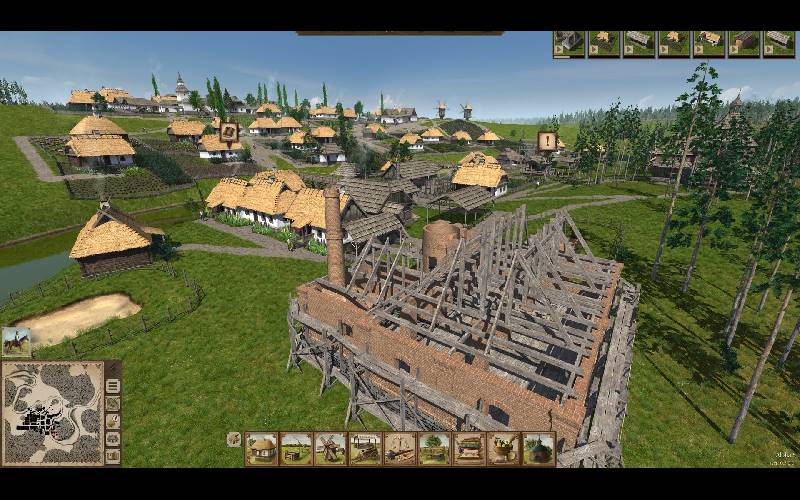
Task: Select the scales and tools category
Action: (400, 449)
